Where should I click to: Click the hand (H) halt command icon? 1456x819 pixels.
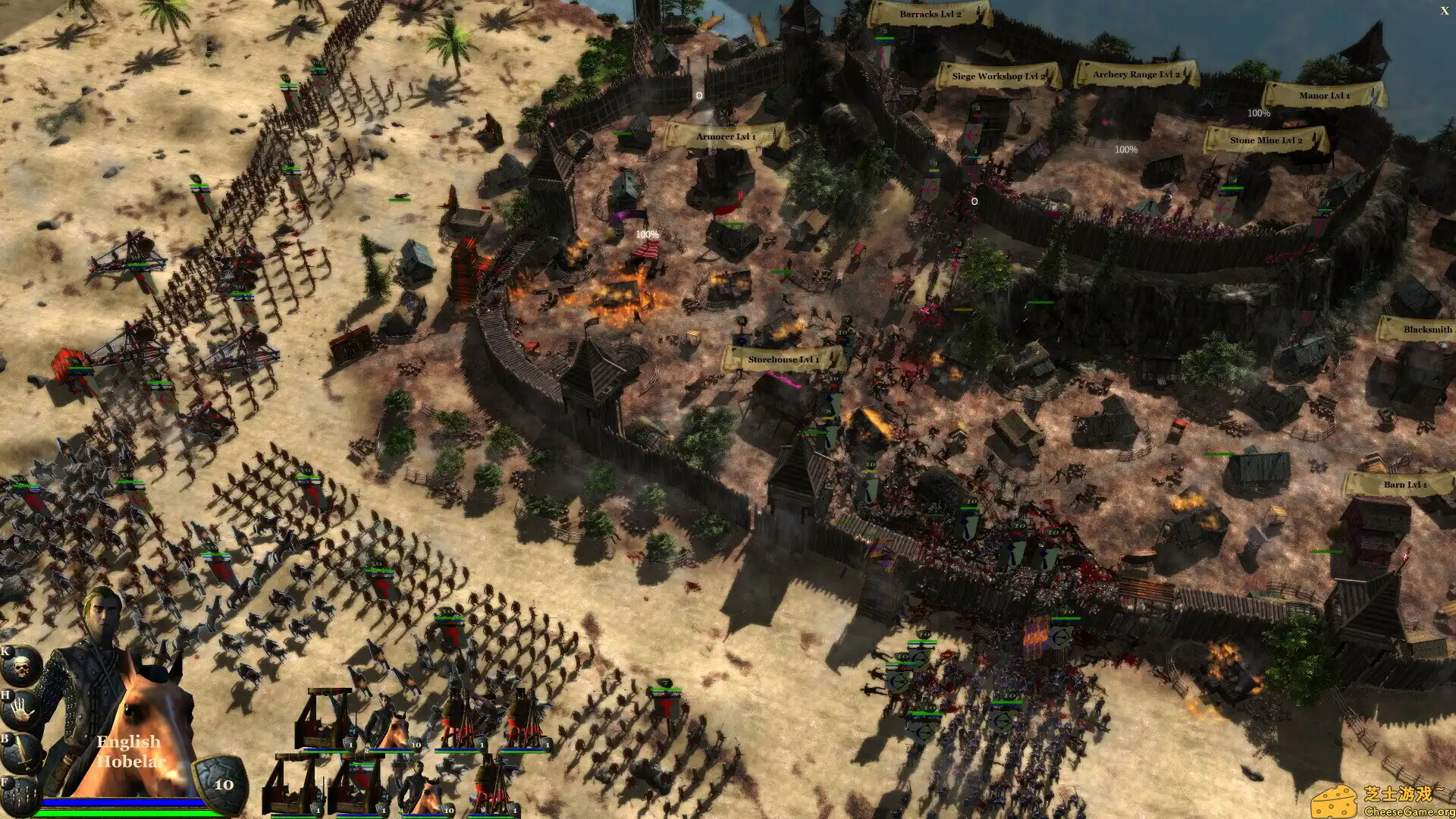pyautogui.click(x=20, y=709)
